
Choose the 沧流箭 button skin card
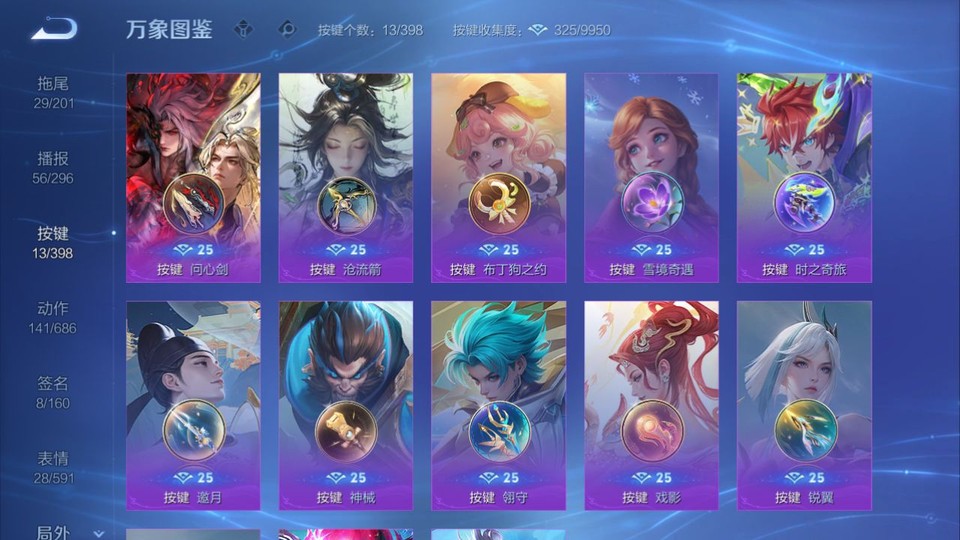(x=346, y=178)
